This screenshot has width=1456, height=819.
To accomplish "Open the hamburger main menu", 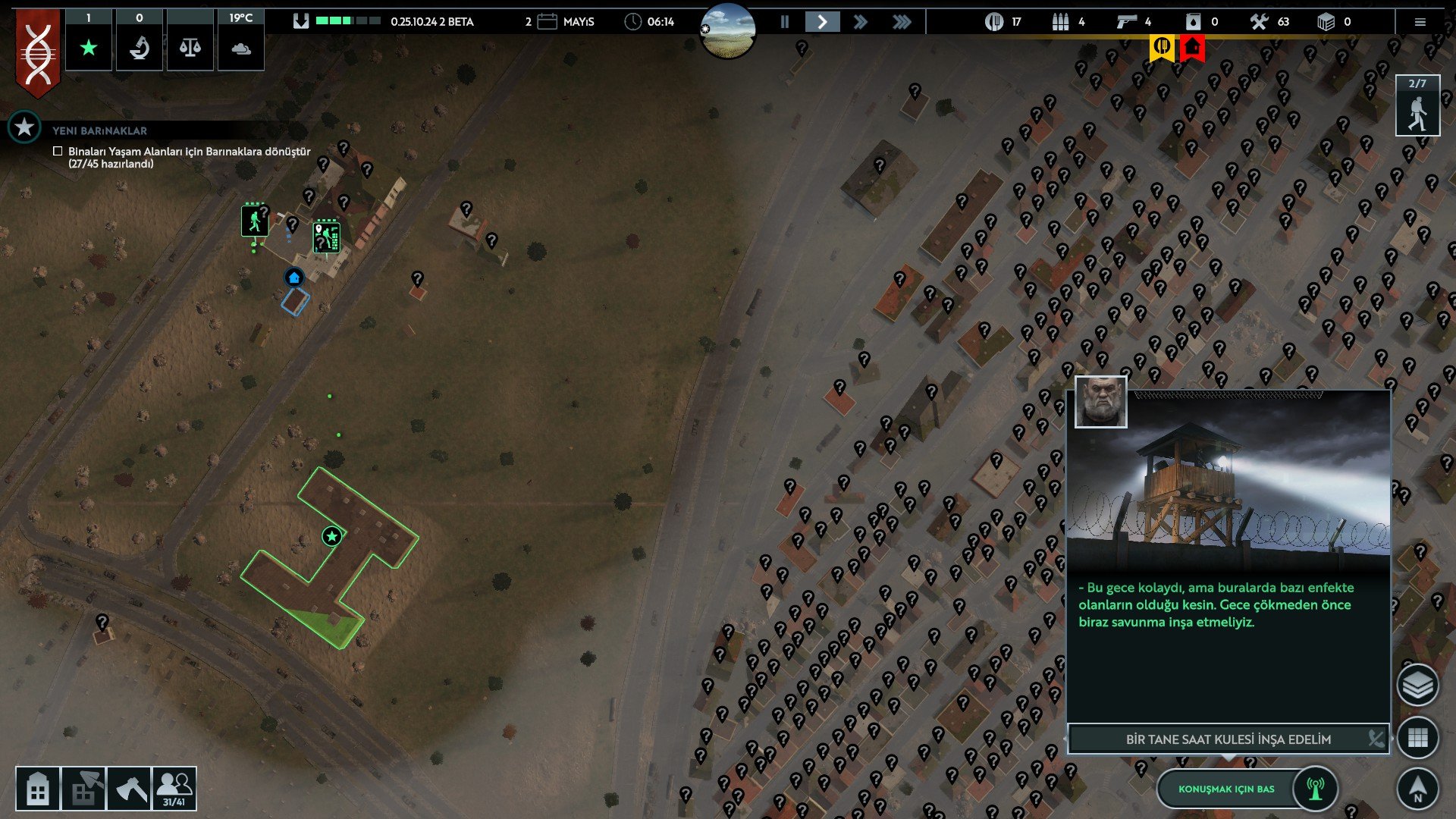I will (x=1420, y=22).
